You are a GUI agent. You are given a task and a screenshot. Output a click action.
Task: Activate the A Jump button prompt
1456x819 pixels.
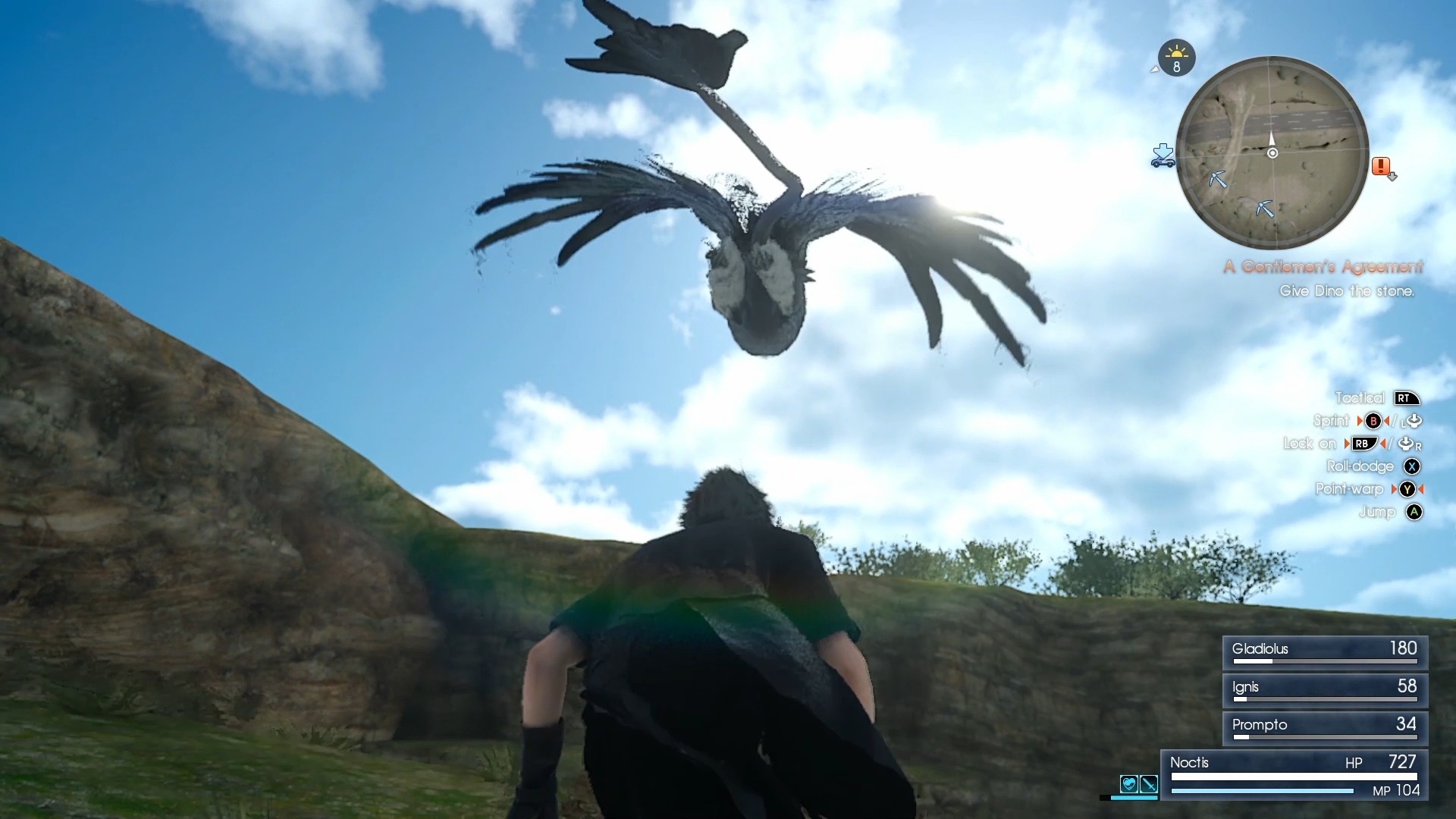[x=1415, y=513]
